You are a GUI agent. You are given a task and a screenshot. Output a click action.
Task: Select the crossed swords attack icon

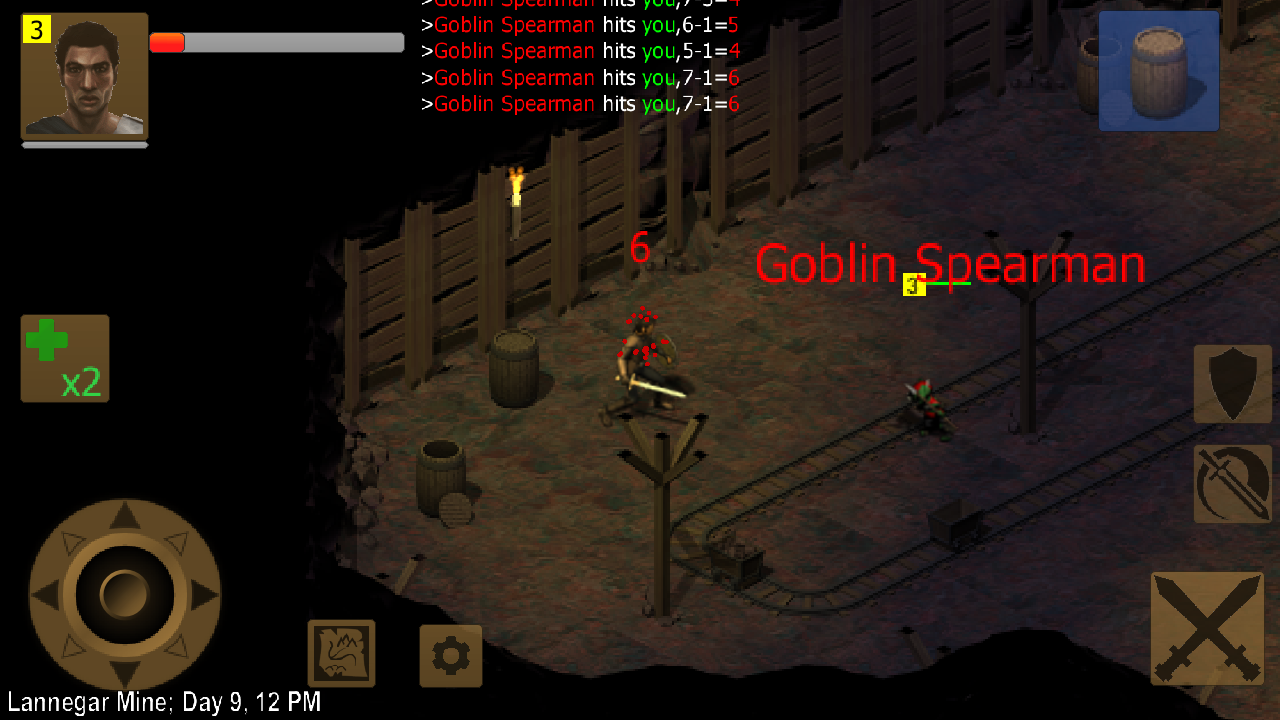pyautogui.click(x=1206, y=628)
